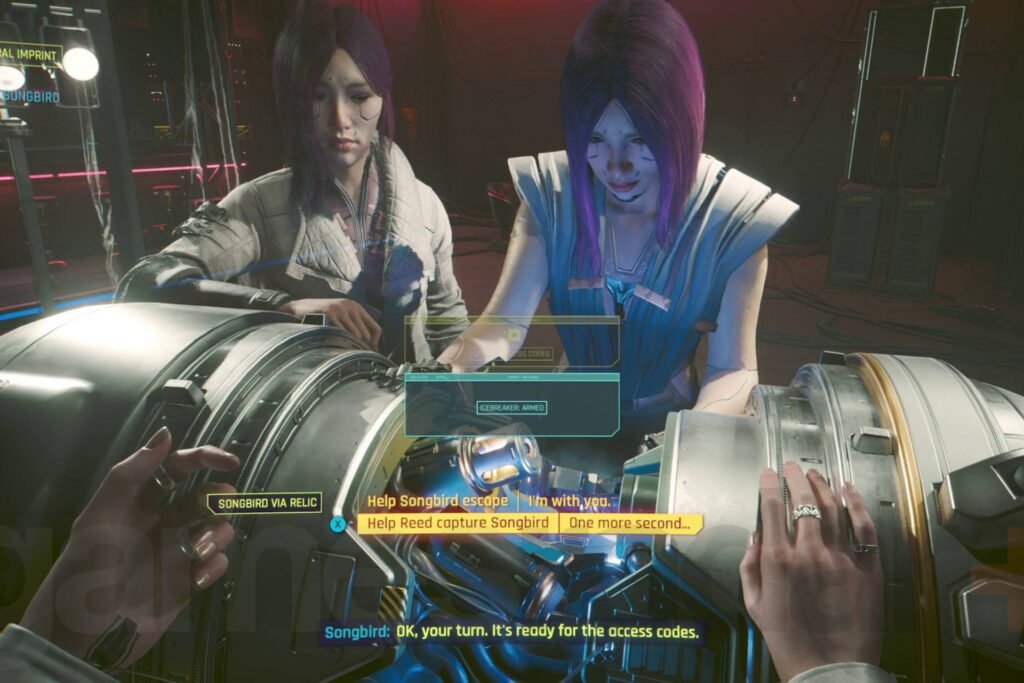Select the Help Reed capture Songbird option

[x=457, y=523]
